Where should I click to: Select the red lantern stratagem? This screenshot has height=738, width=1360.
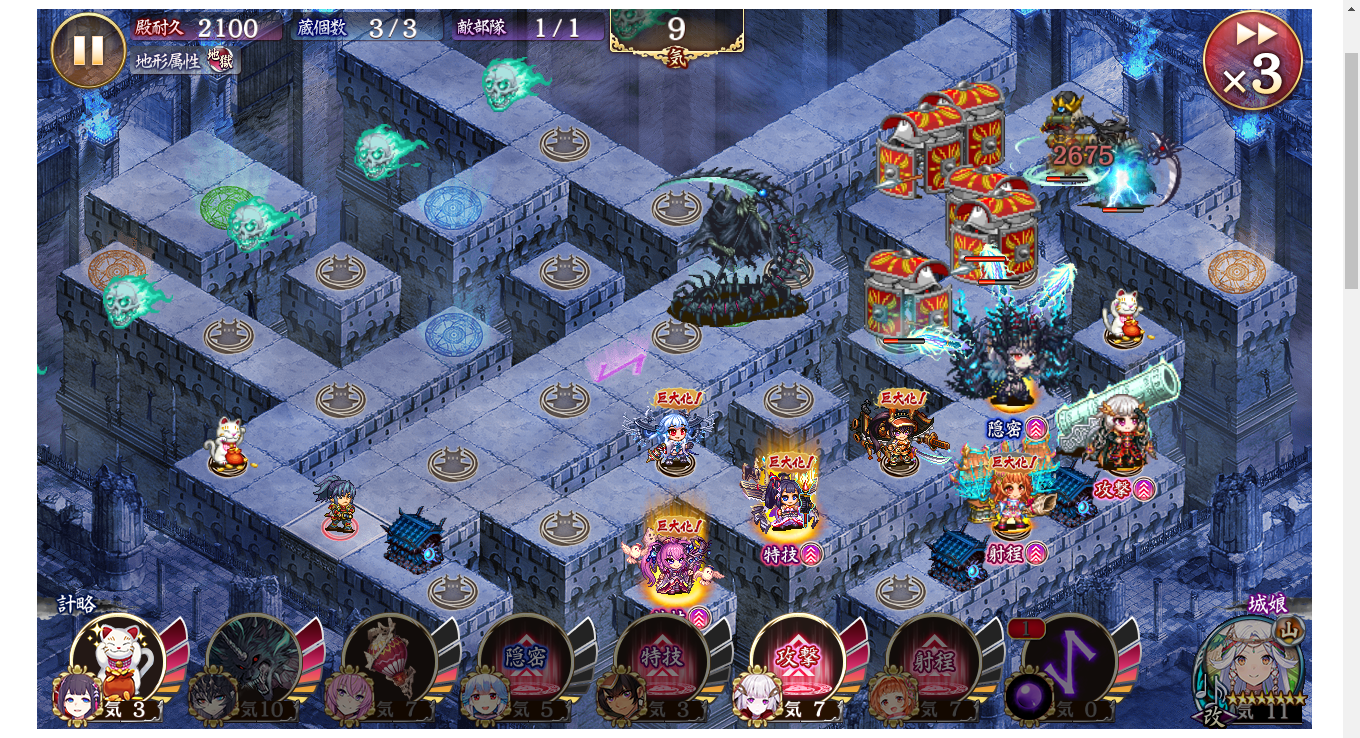click(389, 661)
